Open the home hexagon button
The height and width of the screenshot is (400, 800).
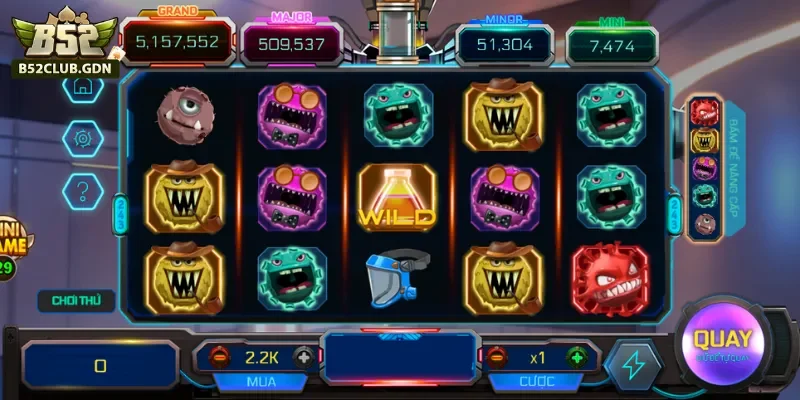pos(83,87)
